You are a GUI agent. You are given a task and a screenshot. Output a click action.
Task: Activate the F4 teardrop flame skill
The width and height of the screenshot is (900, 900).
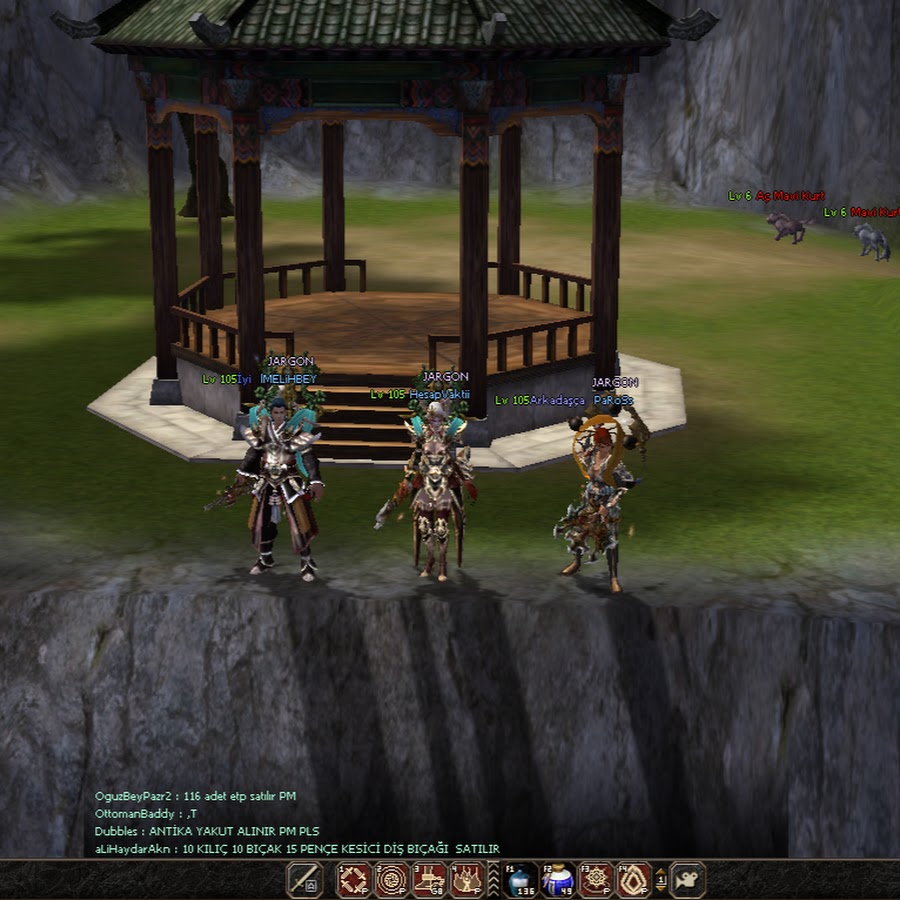[634, 880]
